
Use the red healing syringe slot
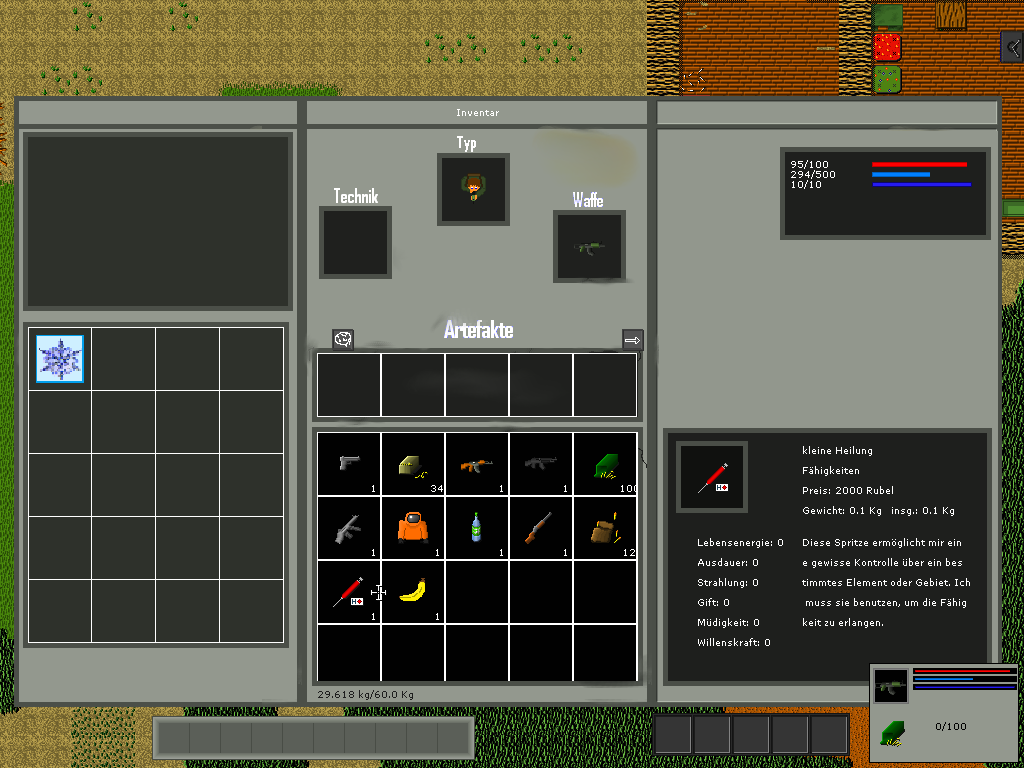click(x=349, y=592)
